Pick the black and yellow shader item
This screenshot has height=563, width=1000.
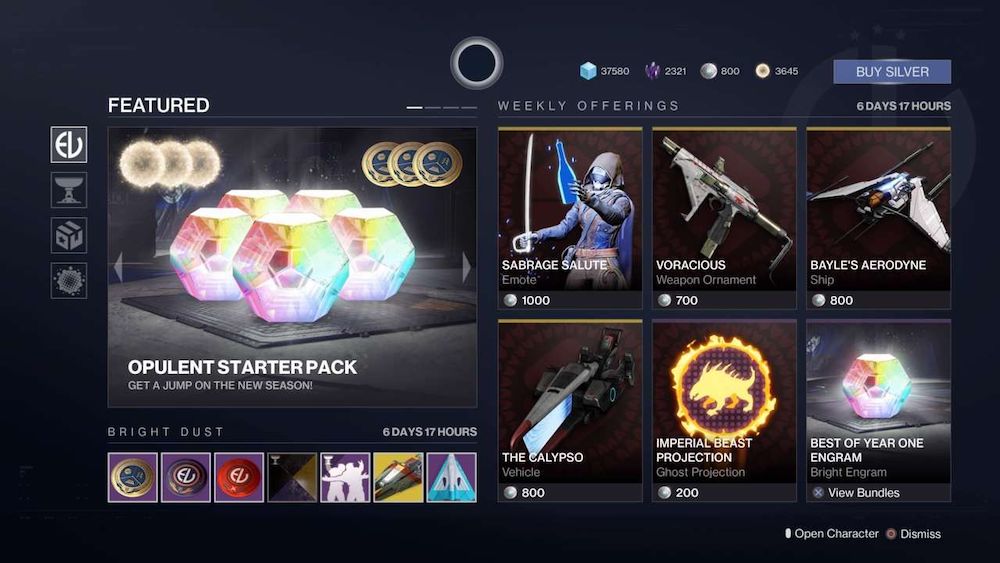[292, 477]
